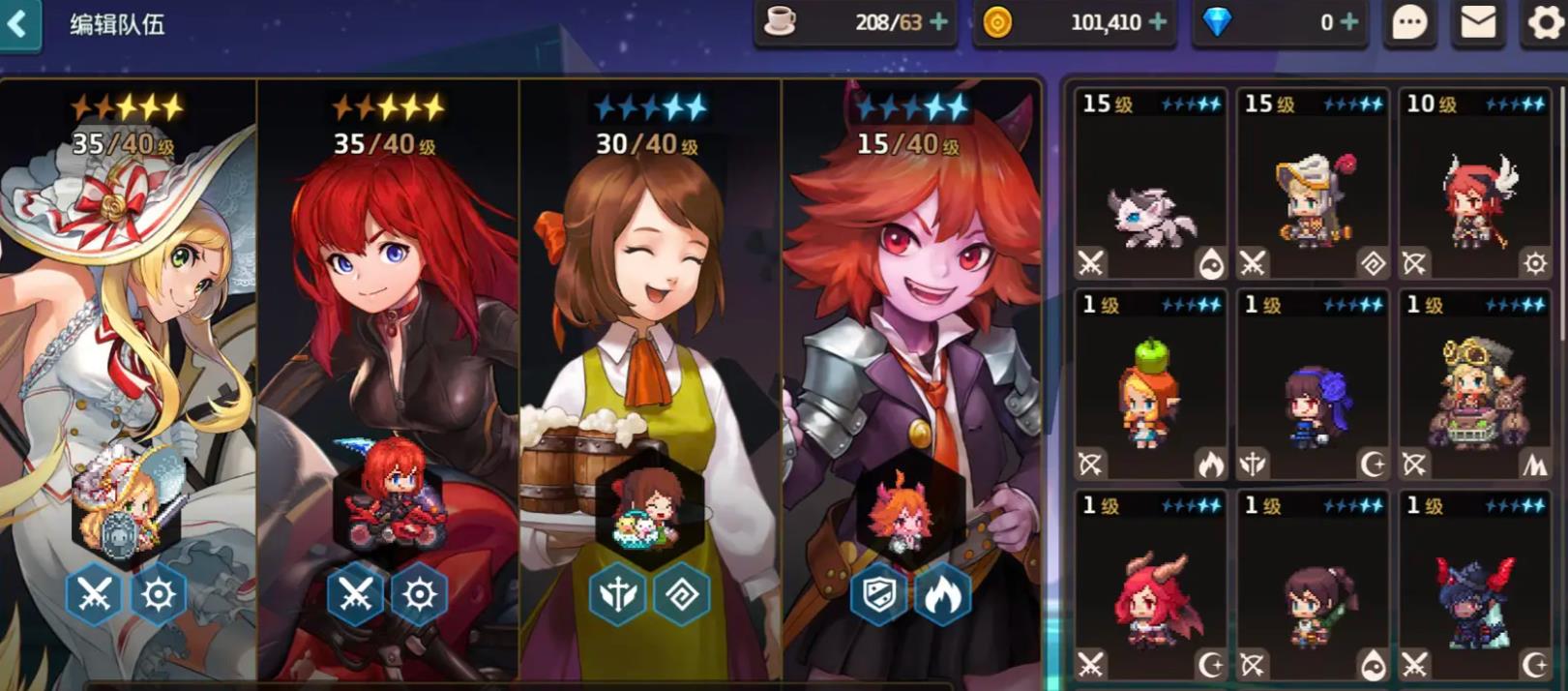This screenshot has height=691, width=1568.
Task: Select the red-haired biker team slot
Action: coord(388,377)
